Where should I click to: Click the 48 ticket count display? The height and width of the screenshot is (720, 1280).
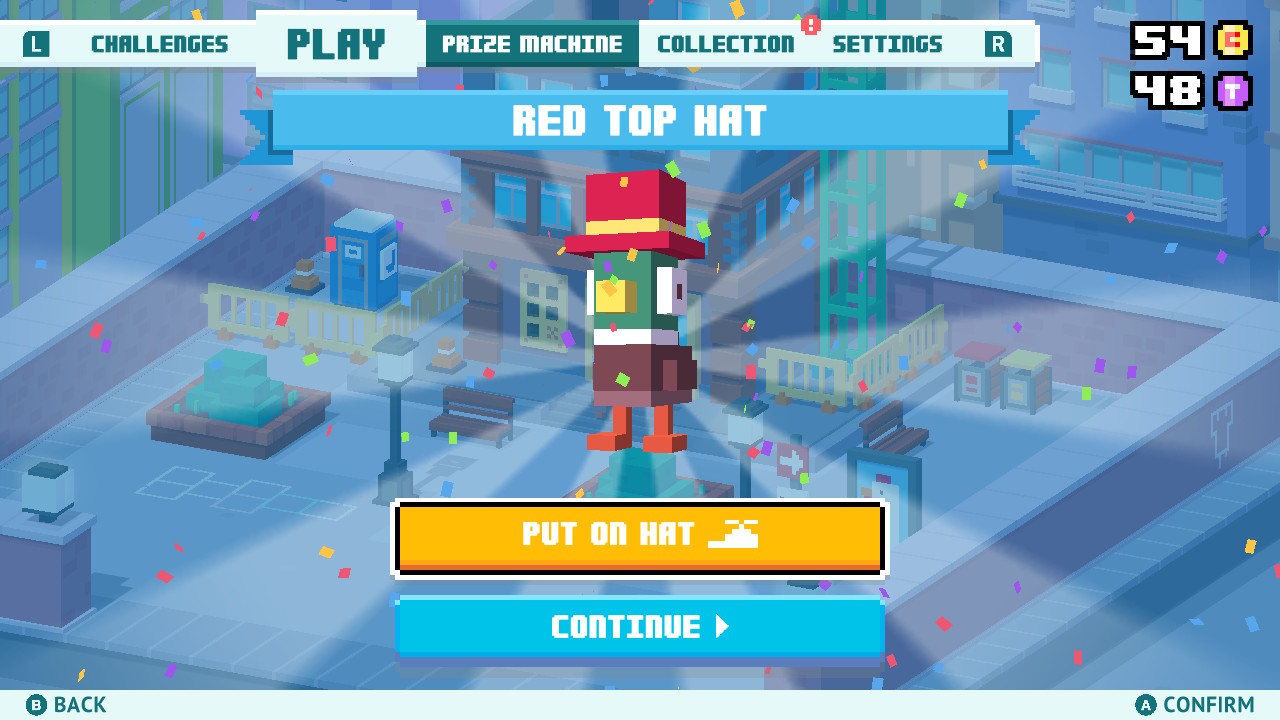(x=1165, y=90)
